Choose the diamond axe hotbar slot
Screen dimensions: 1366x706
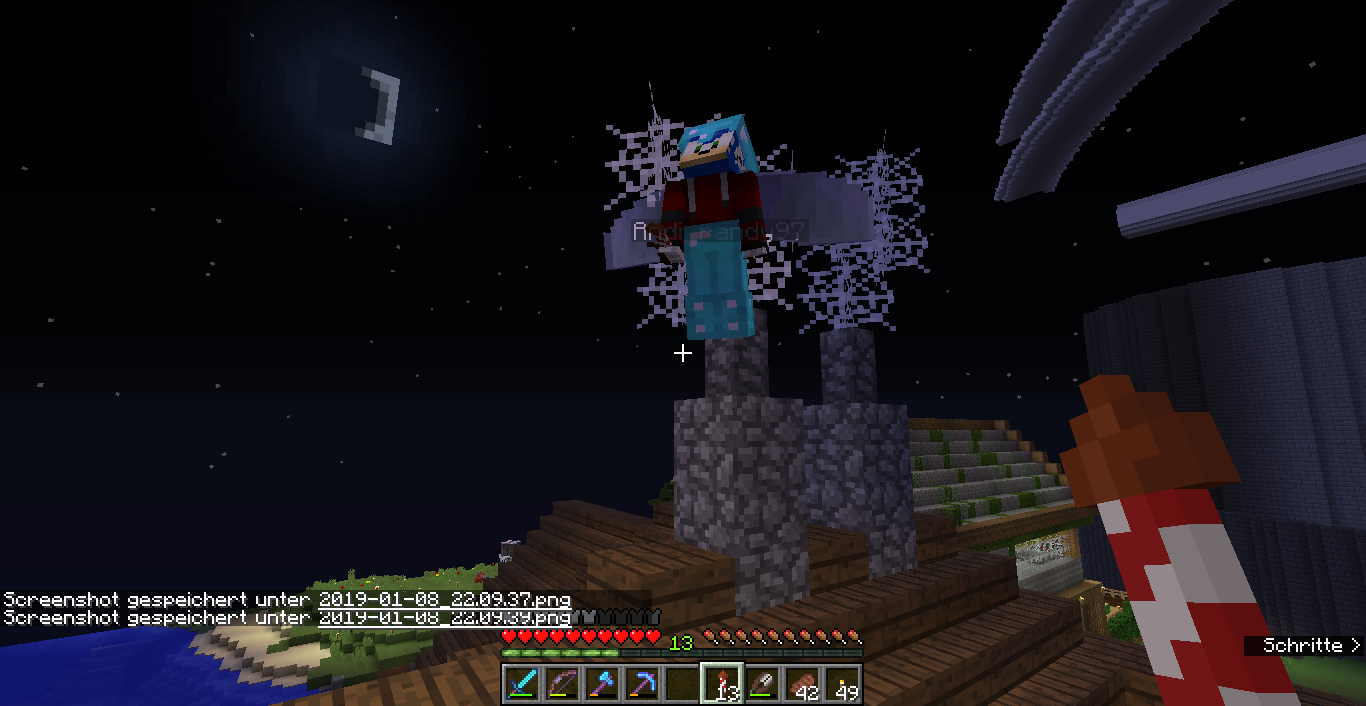[x=602, y=684]
